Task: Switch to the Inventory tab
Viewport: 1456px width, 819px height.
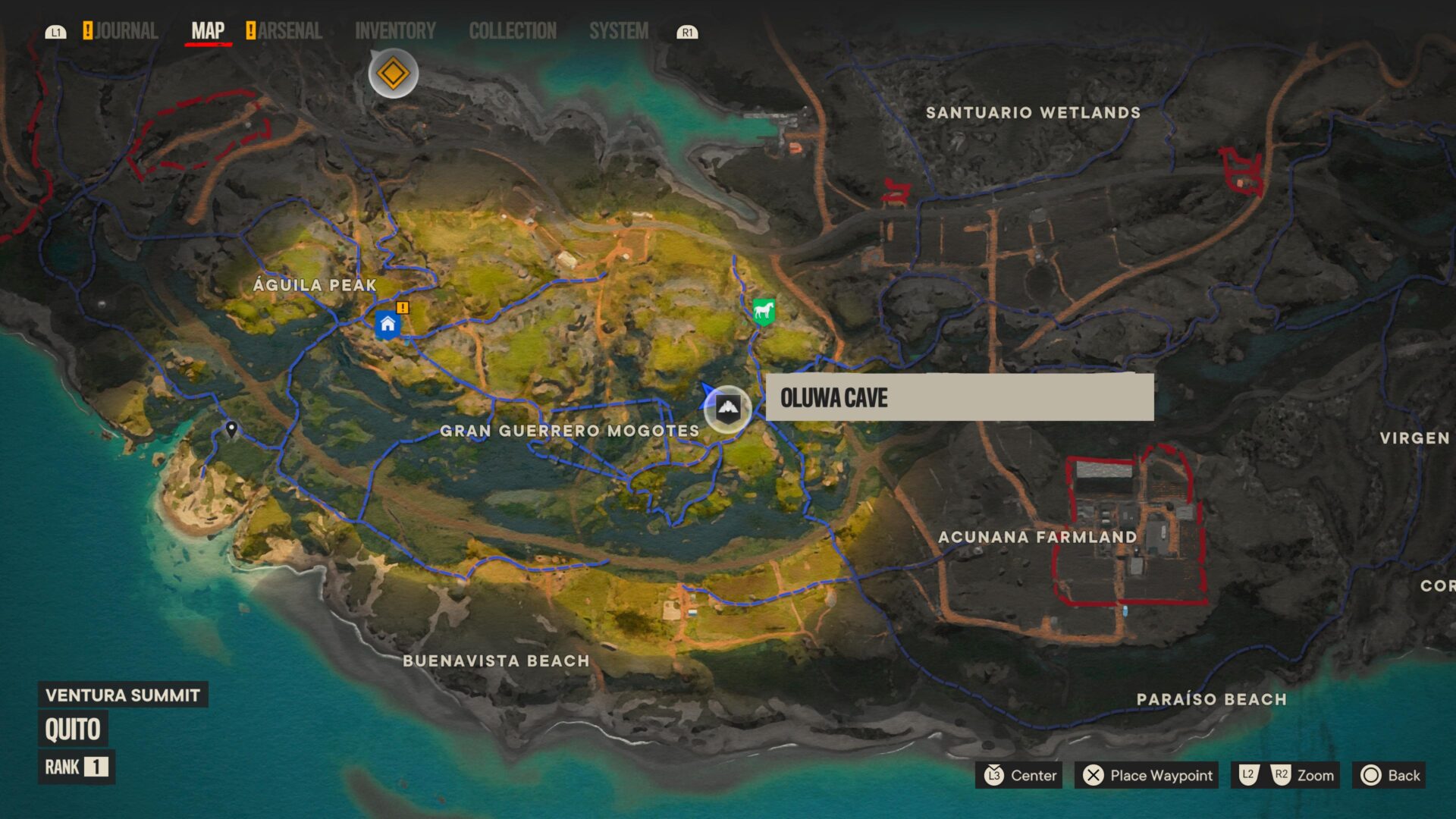Action: click(395, 31)
